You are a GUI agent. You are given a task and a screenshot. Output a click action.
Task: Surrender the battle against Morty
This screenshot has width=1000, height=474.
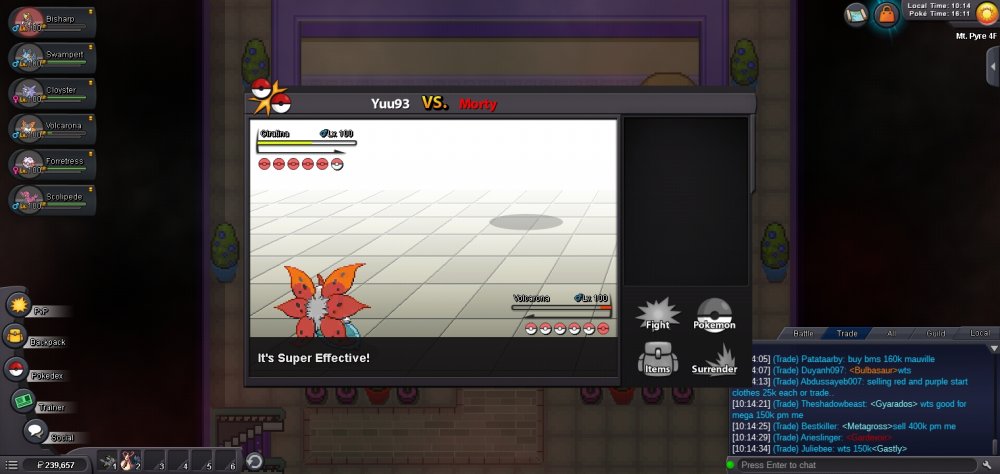714,359
